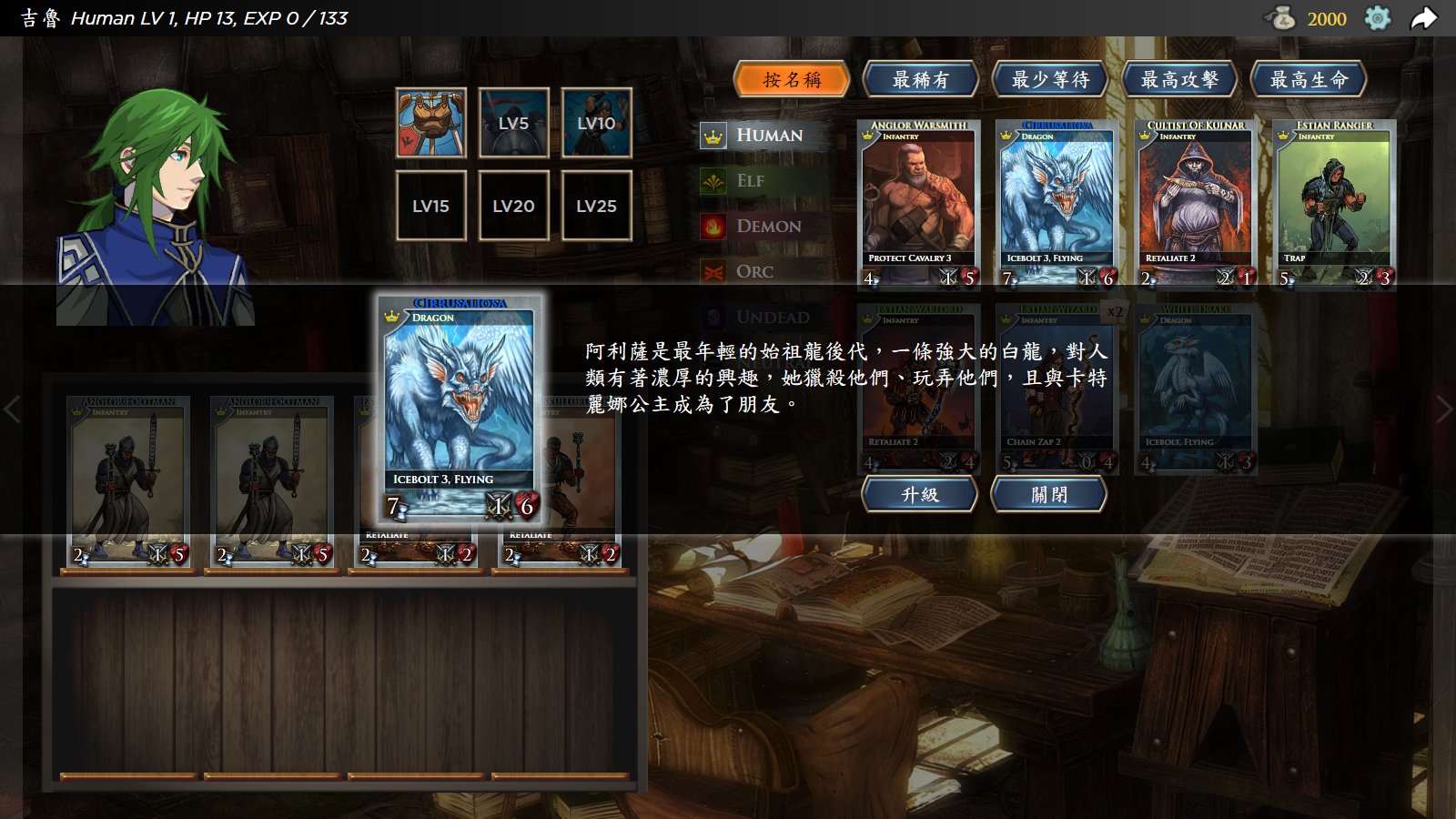Select the Anglor Warsmith card

point(919,204)
